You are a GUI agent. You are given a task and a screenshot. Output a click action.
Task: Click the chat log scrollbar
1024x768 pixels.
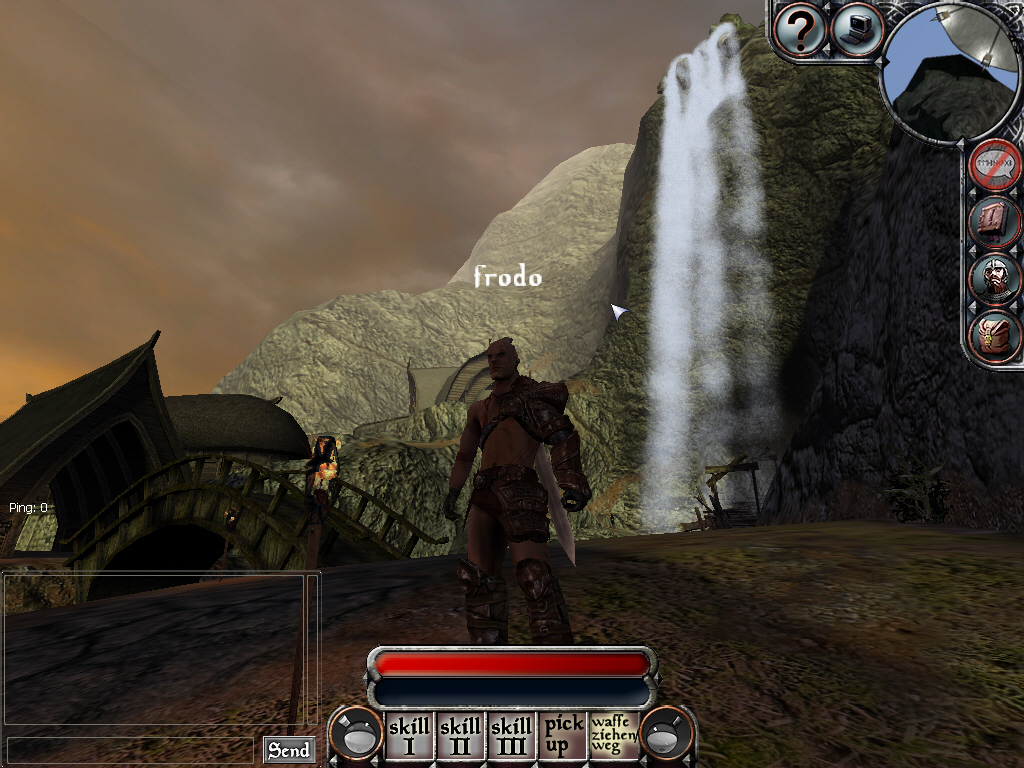[314, 650]
